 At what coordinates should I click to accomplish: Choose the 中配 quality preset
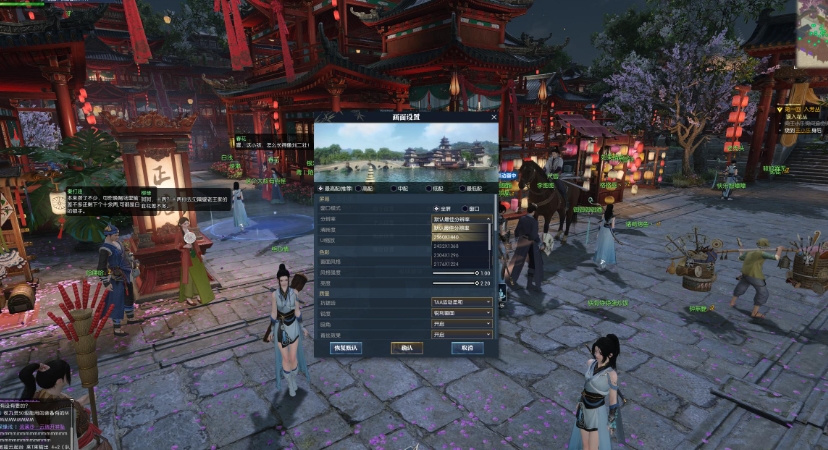395,188
